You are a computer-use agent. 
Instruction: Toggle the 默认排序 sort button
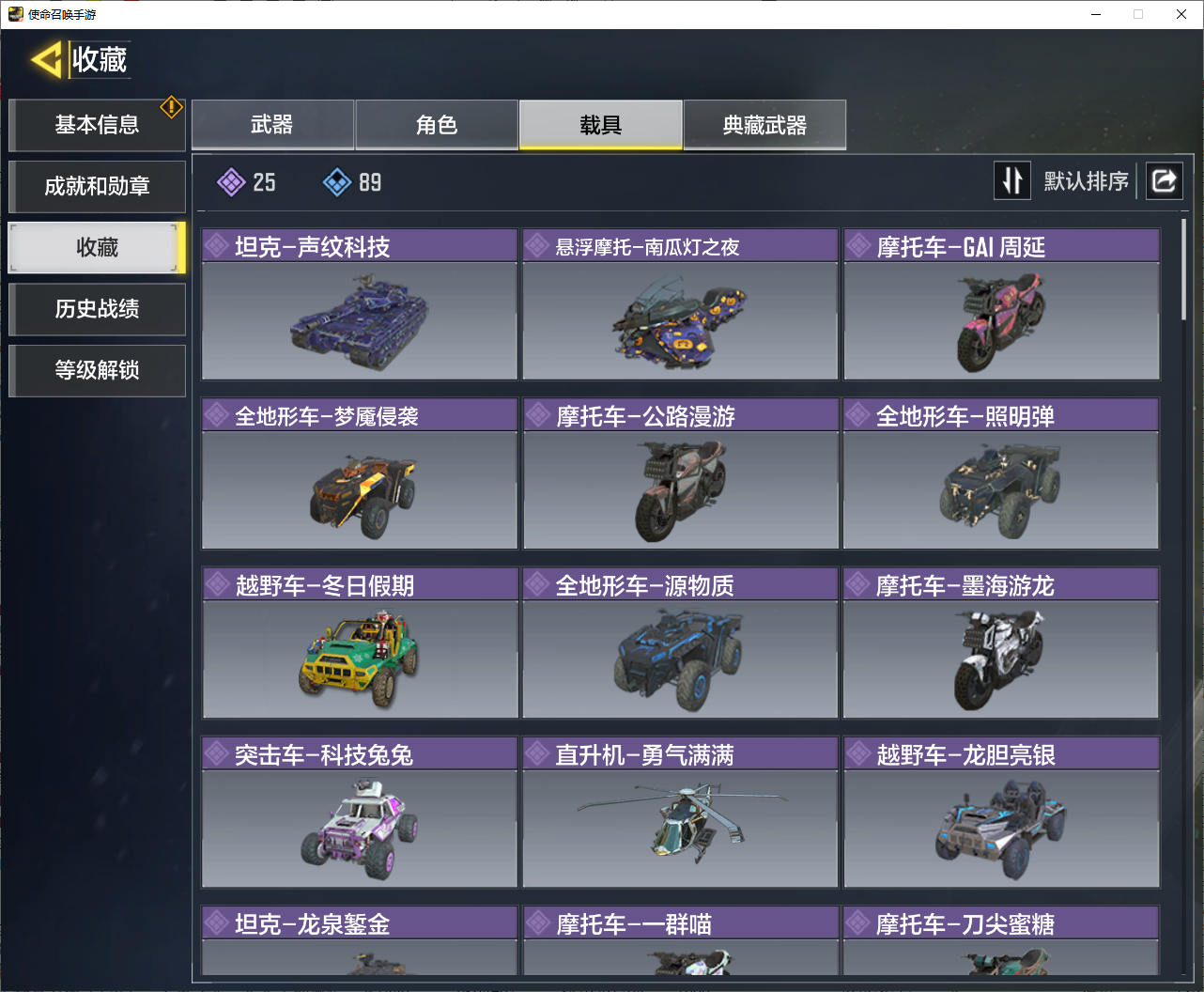(1012, 180)
